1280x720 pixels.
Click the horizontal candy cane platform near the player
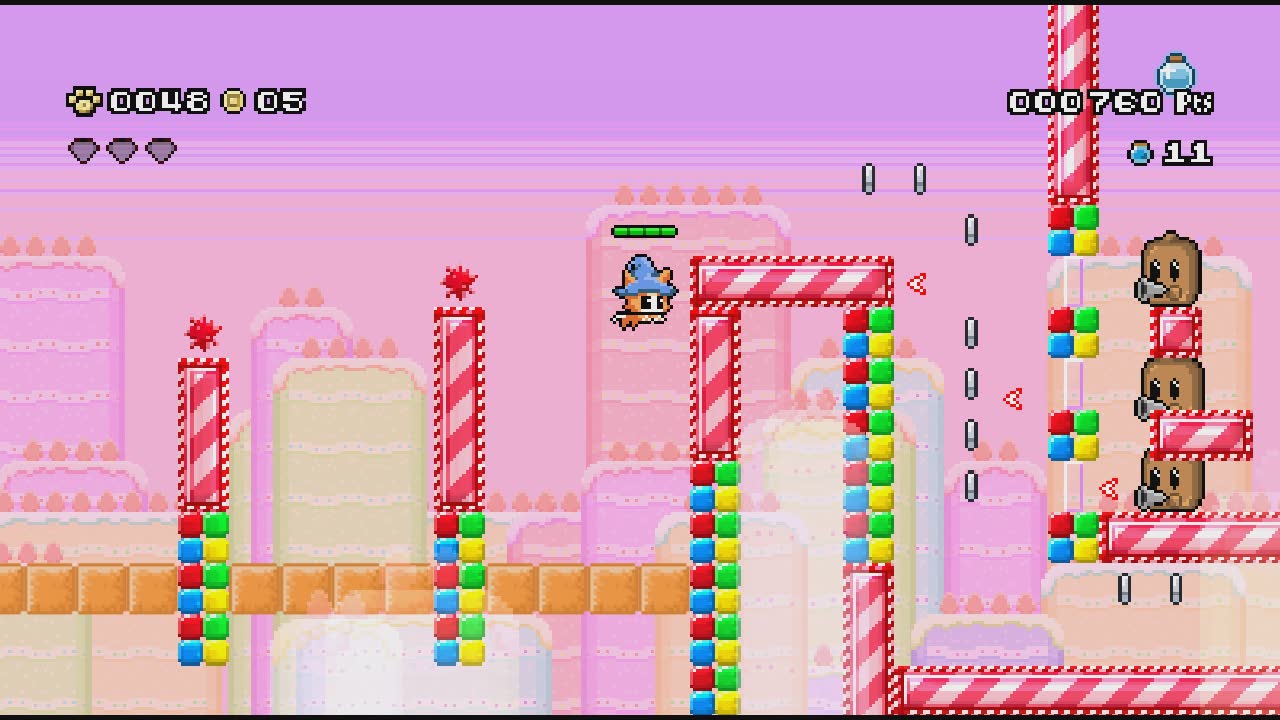click(x=790, y=281)
